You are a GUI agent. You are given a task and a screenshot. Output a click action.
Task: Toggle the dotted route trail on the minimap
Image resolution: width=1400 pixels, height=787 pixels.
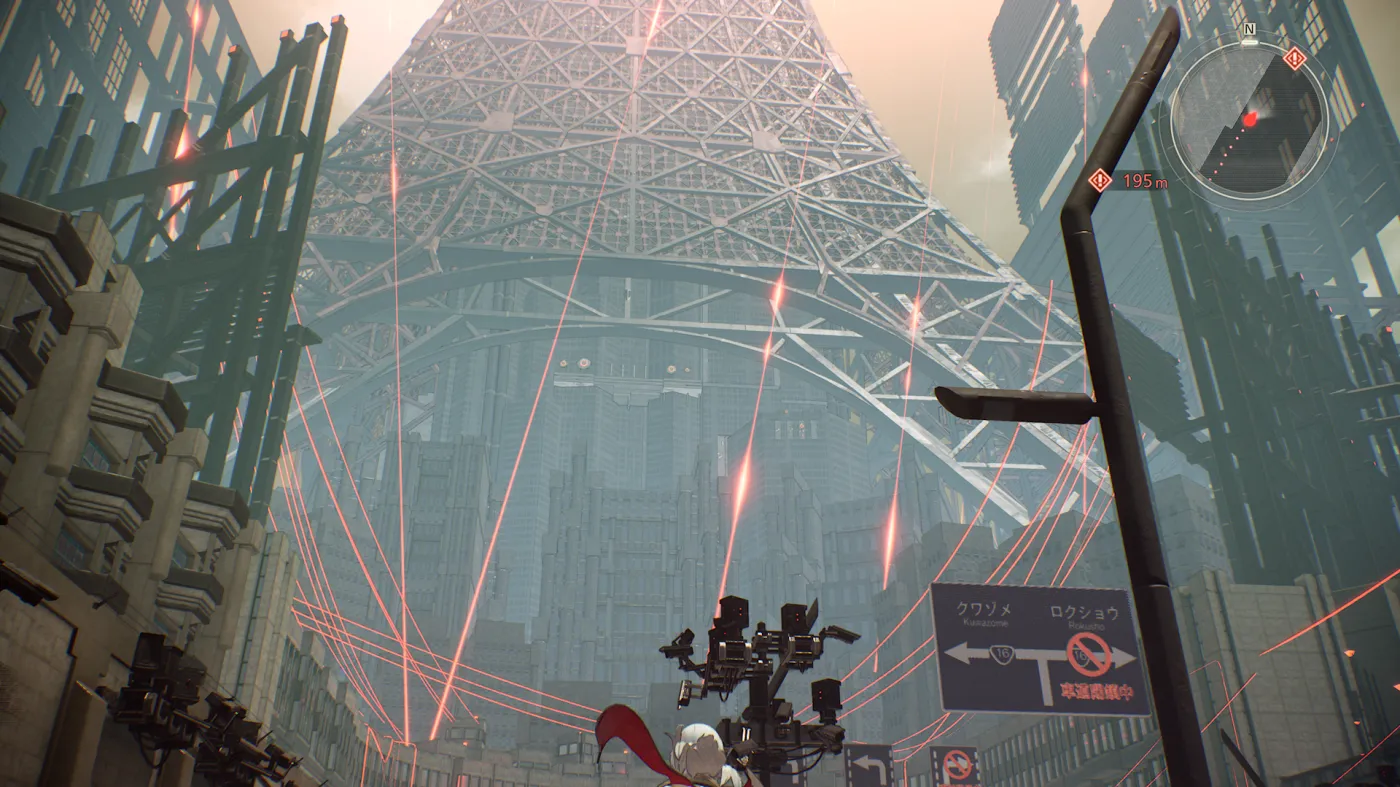[1229, 150]
